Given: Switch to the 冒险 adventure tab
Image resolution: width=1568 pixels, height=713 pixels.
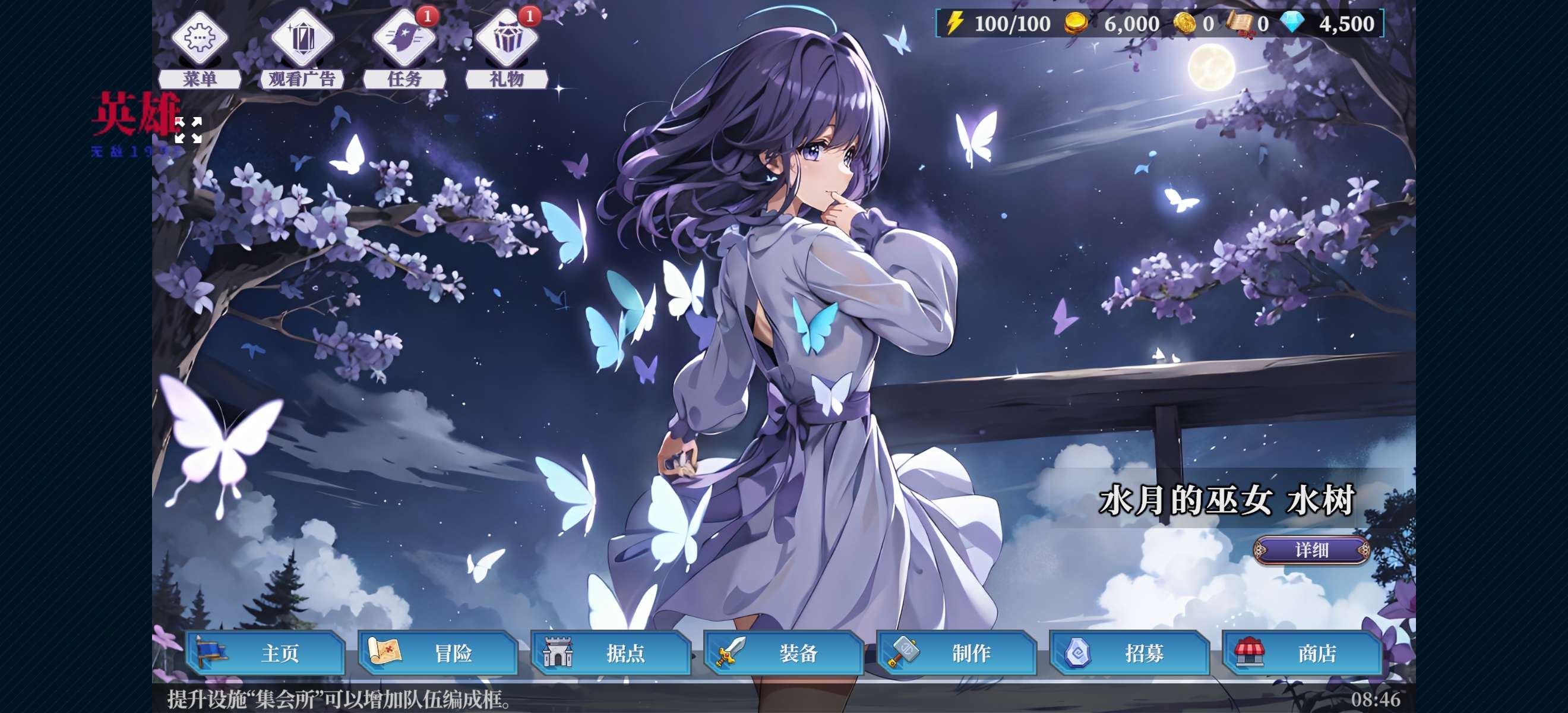Looking at the screenshot, I should click(x=438, y=654).
